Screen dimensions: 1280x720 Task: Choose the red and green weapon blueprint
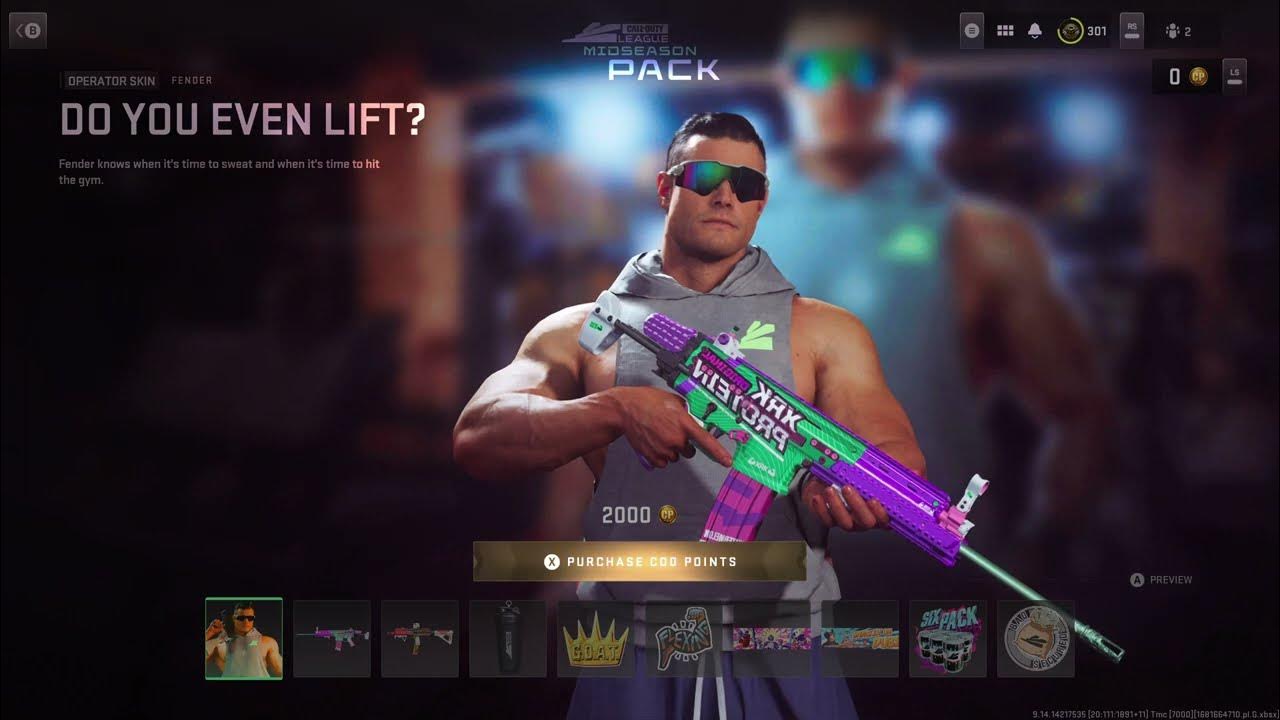coord(420,639)
